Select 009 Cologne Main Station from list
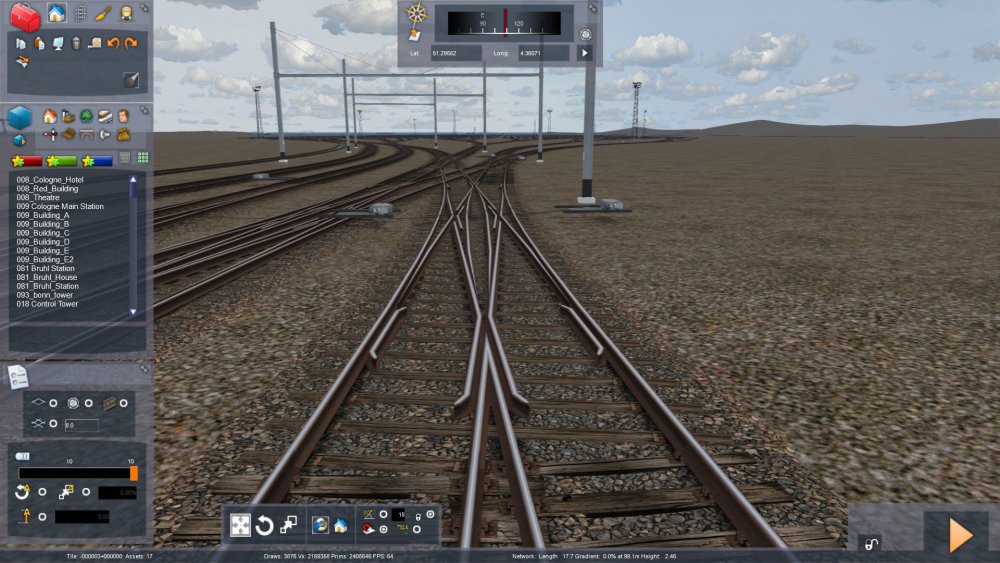 click(x=60, y=206)
